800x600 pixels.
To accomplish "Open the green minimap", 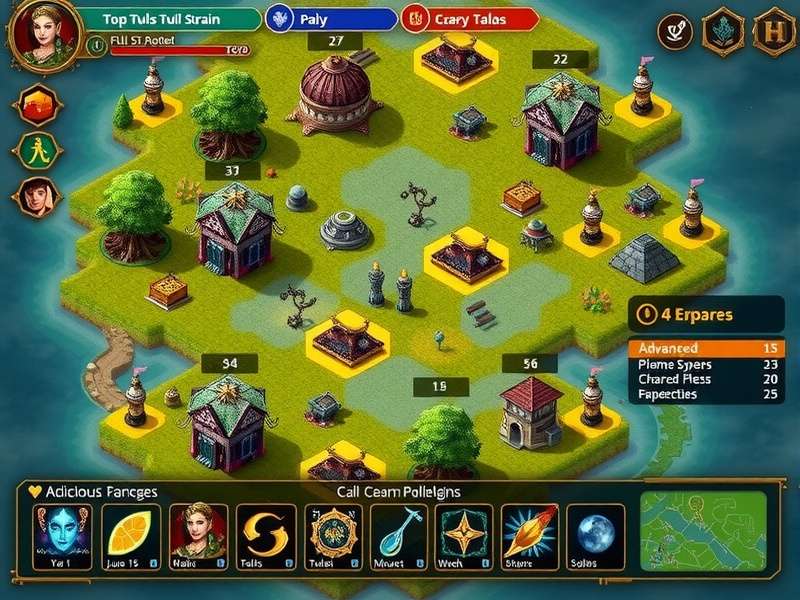I will (703, 530).
